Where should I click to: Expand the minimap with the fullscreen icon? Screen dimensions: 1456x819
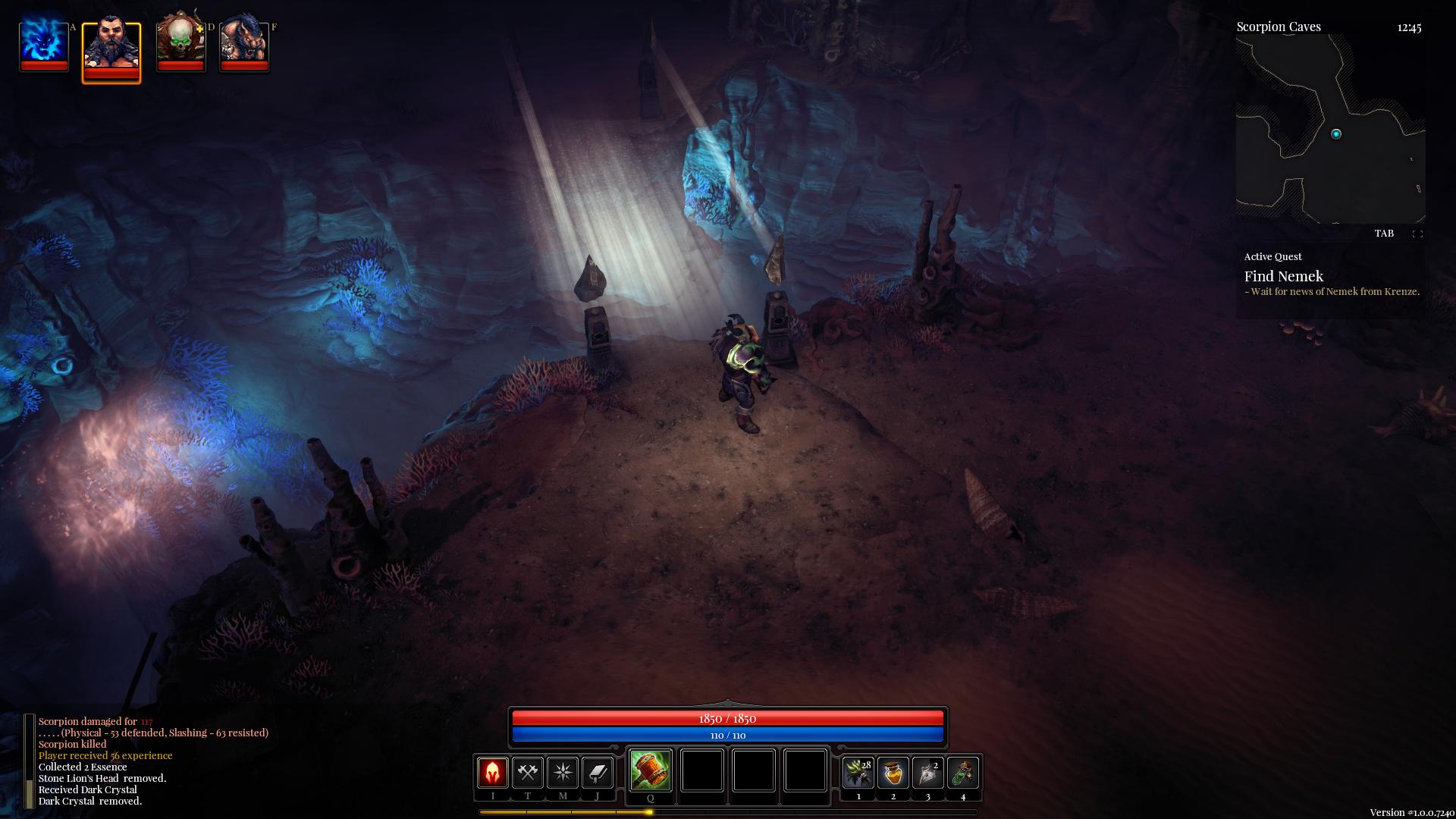point(1417,234)
